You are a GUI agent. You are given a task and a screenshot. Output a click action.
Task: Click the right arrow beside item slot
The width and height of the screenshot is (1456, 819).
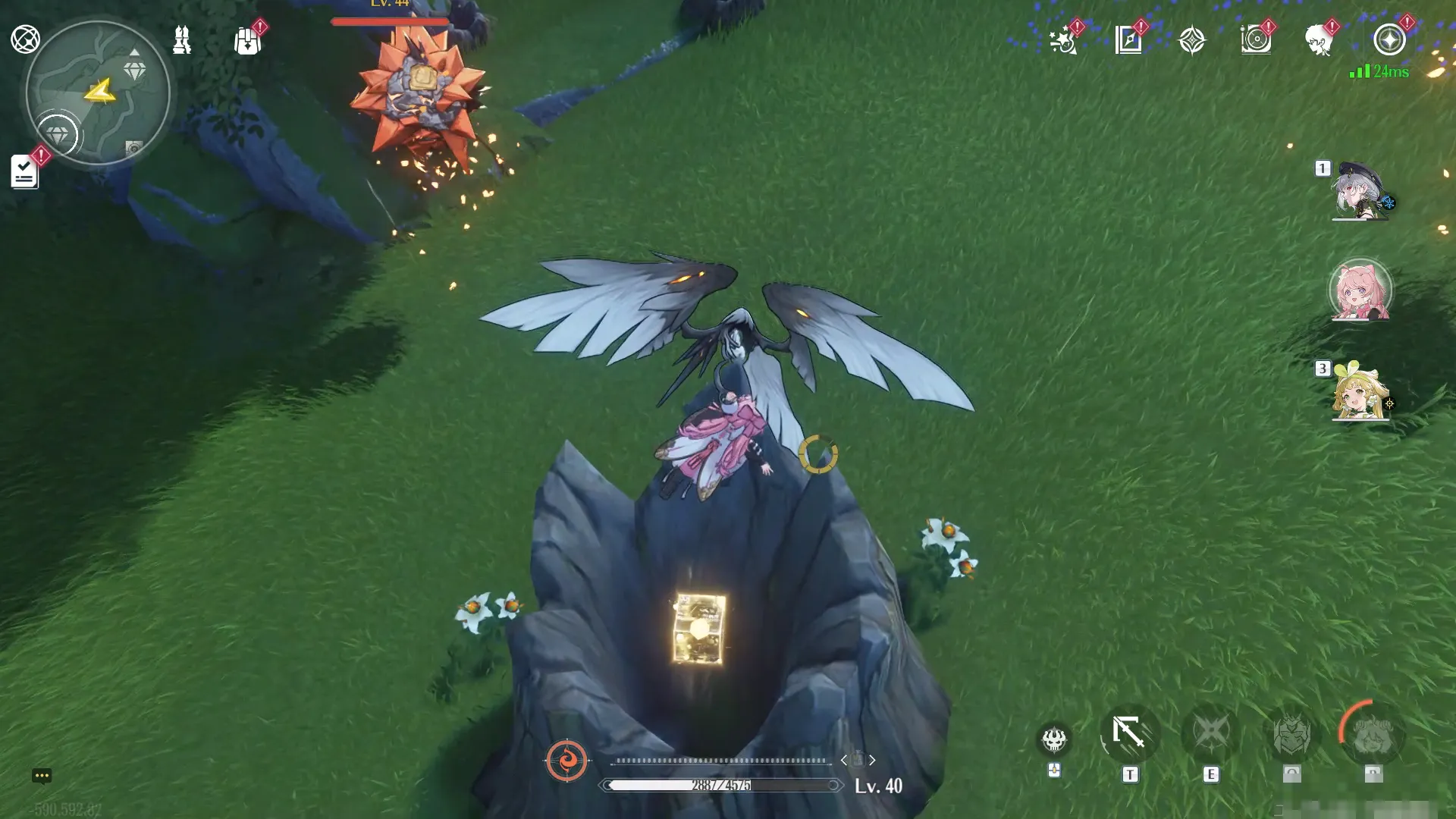(872, 760)
